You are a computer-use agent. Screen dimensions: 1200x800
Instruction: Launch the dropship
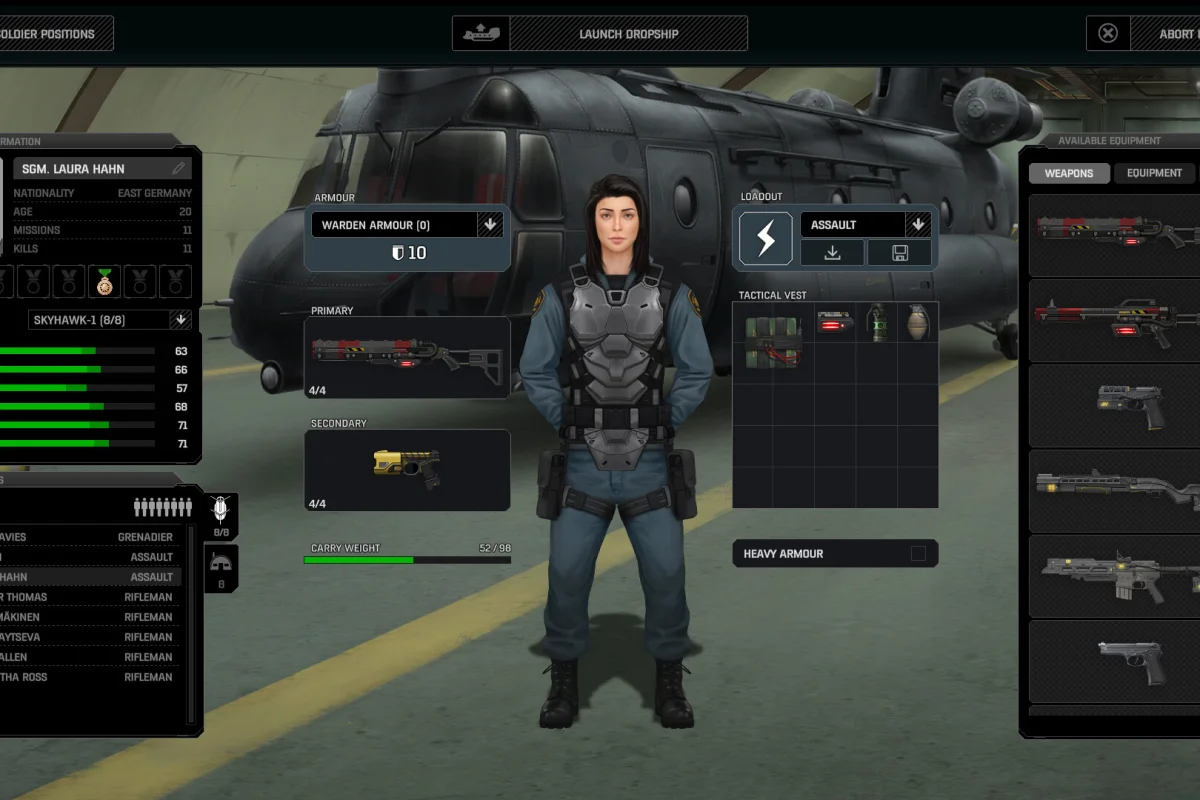[x=600, y=34]
